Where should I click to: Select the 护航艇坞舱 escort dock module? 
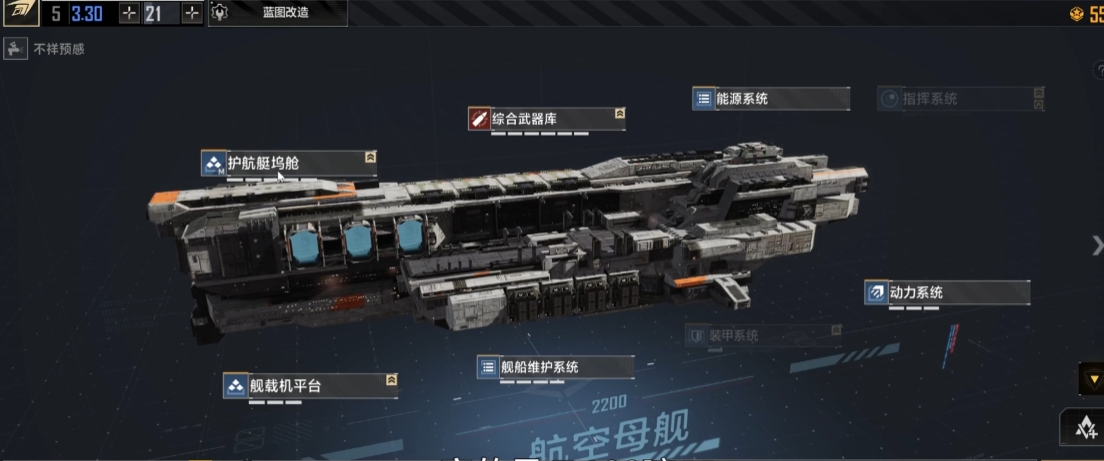[x=288, y=163]
